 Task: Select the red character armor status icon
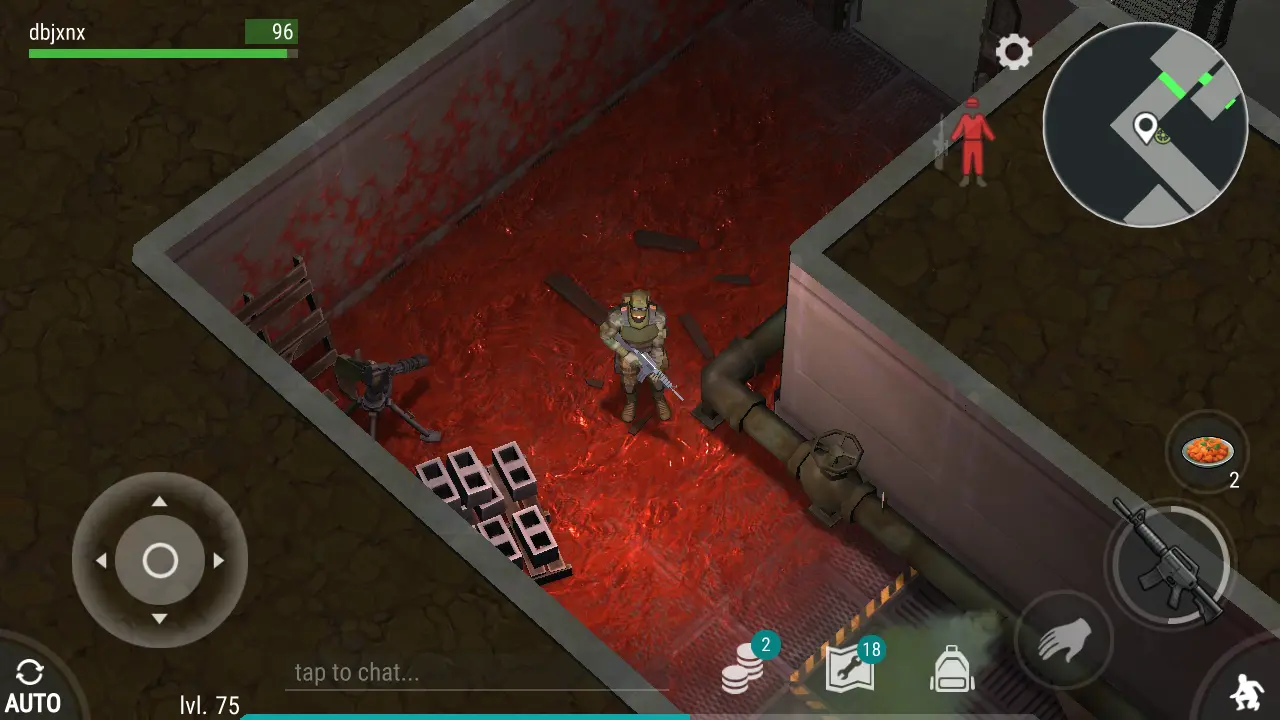point(971,141)
